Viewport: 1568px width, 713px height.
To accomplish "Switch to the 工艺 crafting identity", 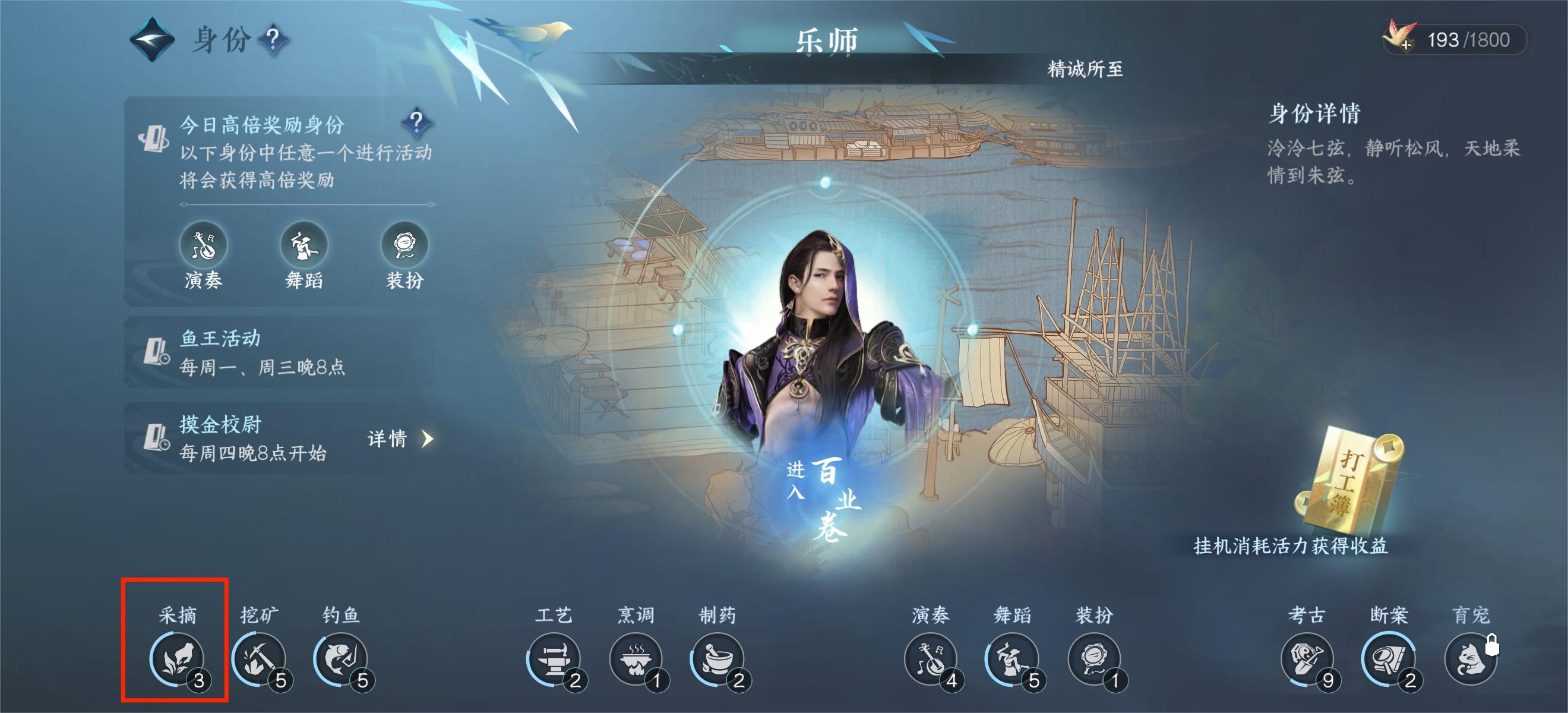I will (554, 660).
